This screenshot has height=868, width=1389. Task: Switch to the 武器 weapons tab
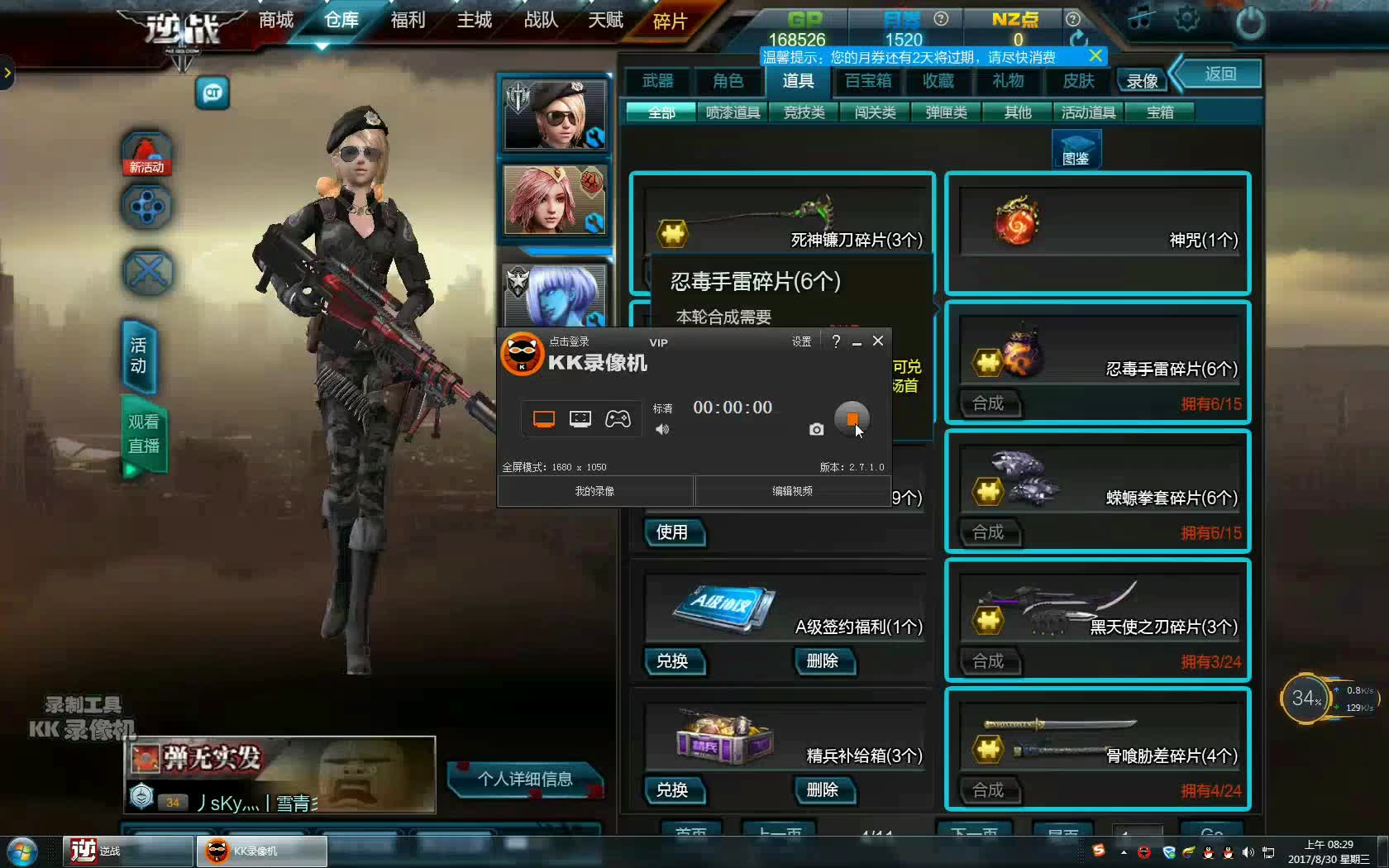click(658, 81)
